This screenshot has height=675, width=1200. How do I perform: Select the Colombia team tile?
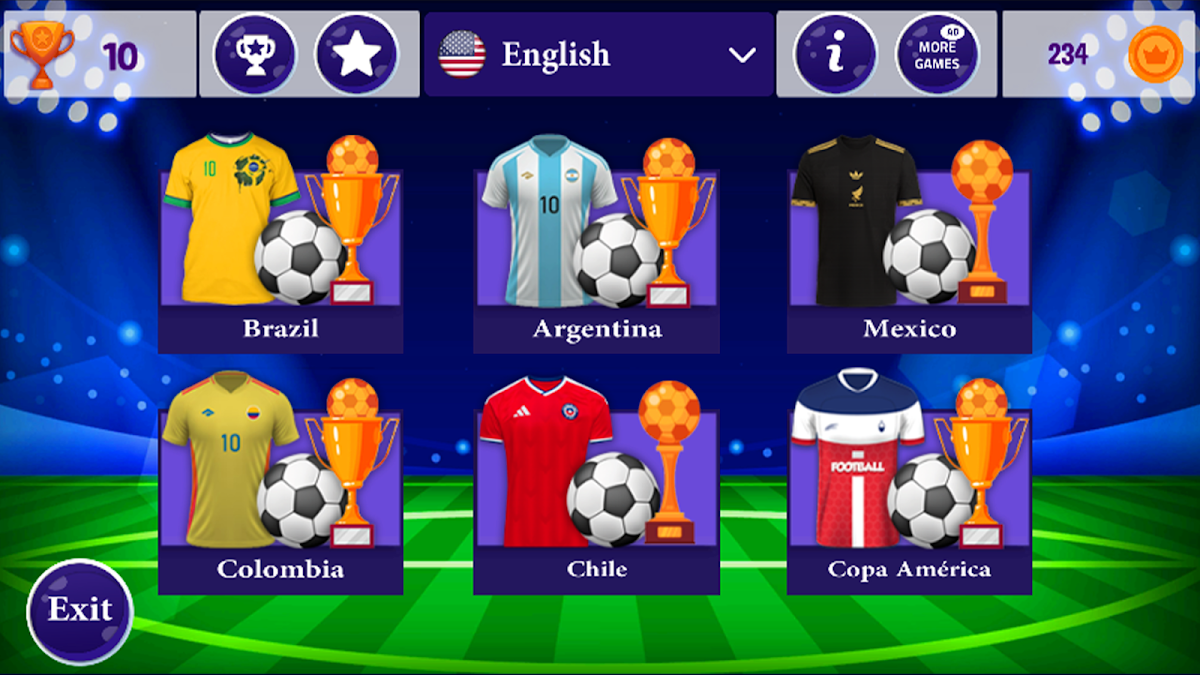280,490
